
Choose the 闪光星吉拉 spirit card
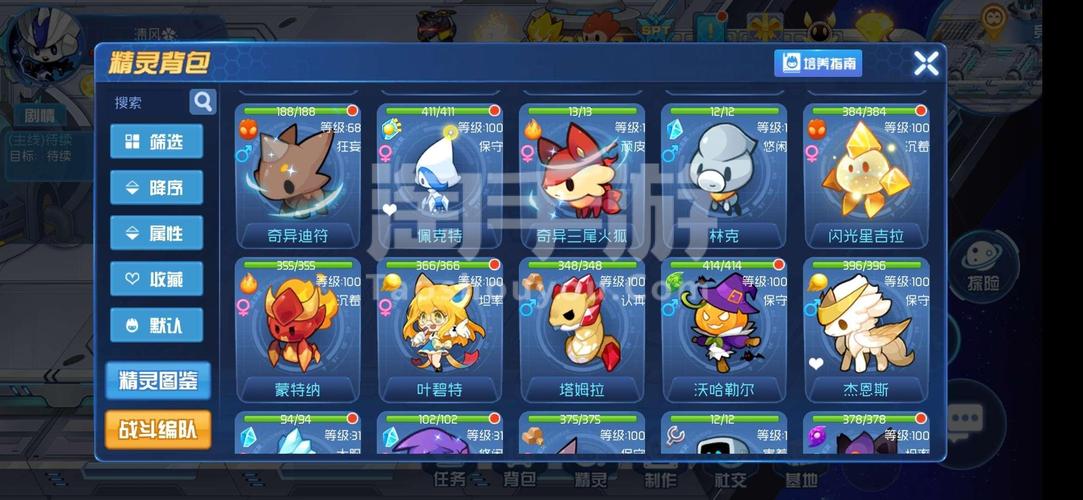[x=866, y=175]
